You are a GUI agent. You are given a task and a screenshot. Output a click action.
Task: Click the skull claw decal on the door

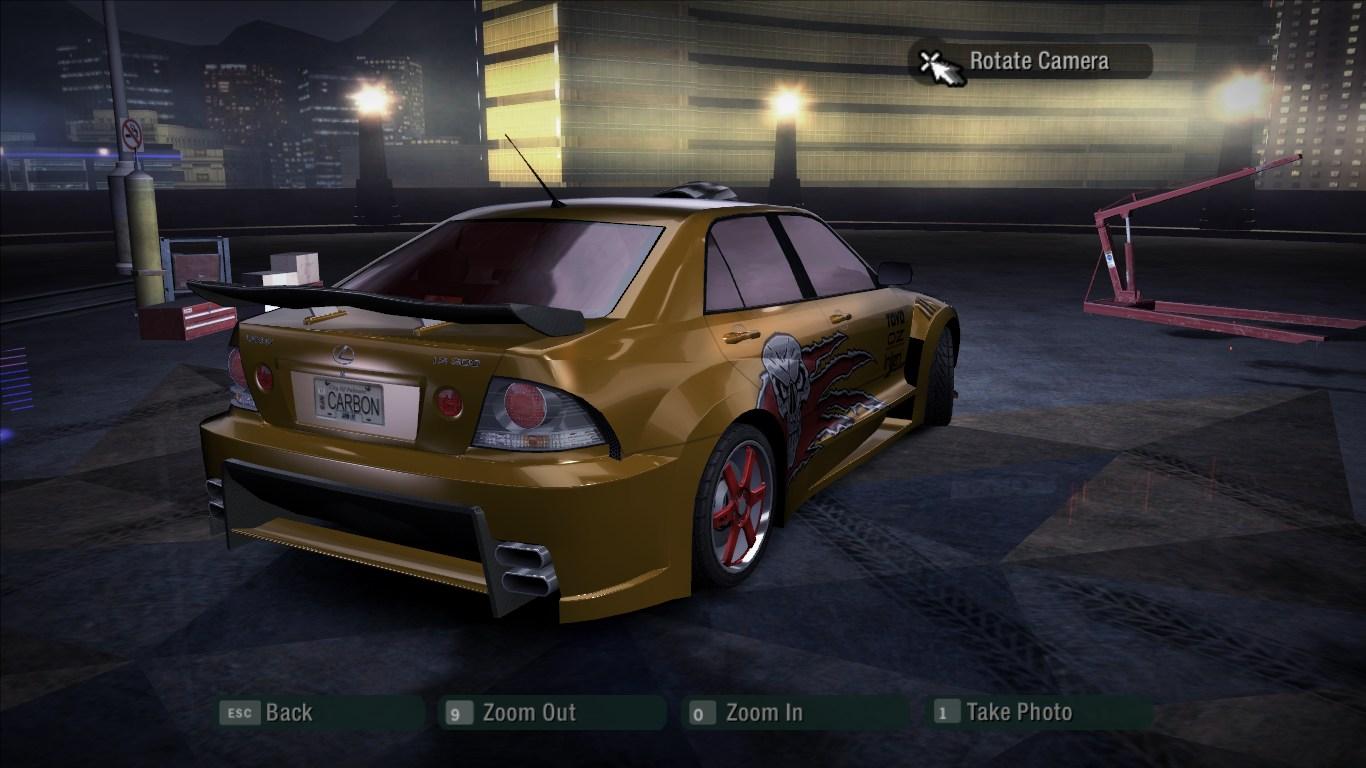800,385
